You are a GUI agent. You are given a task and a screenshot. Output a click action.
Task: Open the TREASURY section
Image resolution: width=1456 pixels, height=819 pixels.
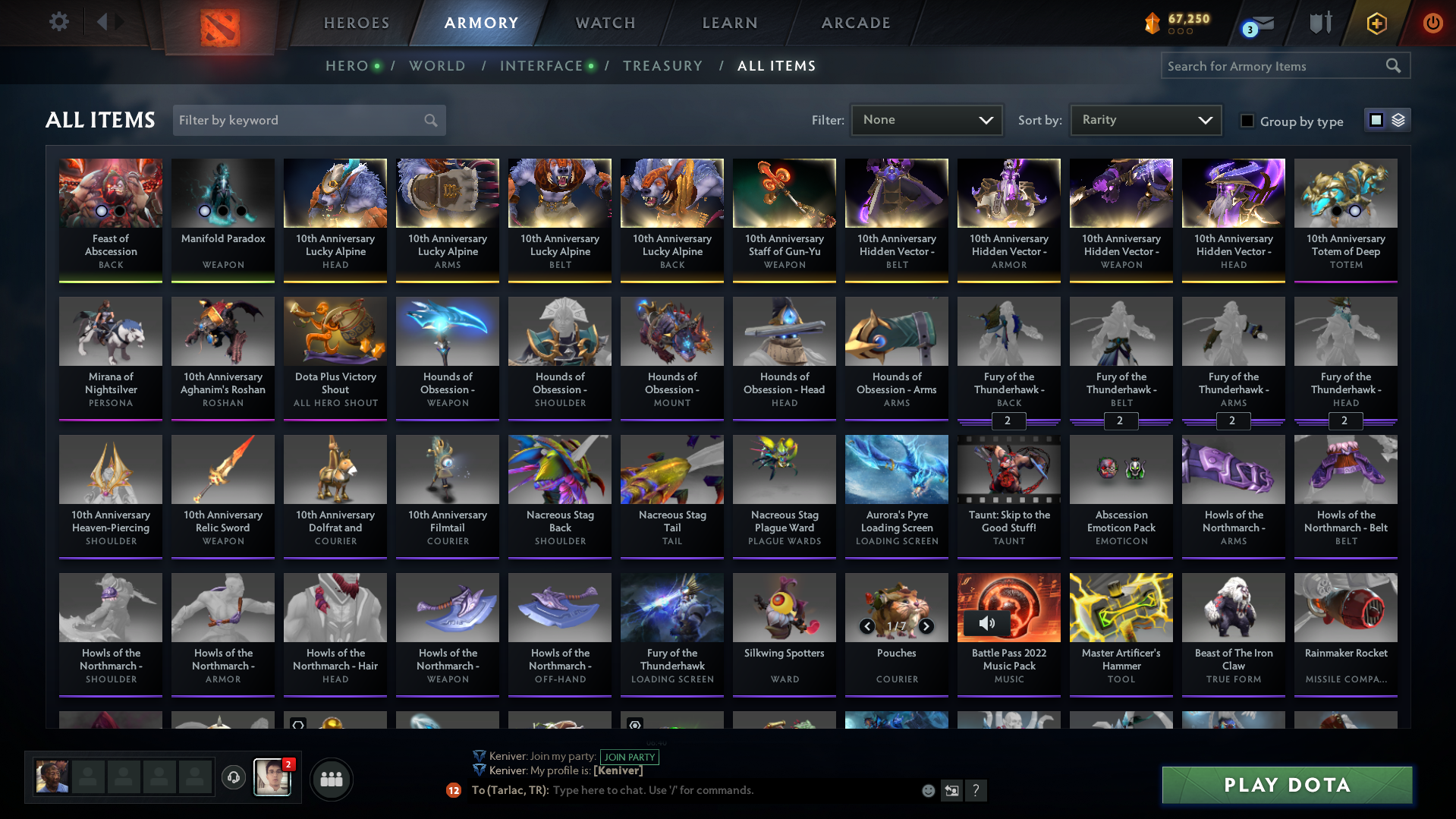(x=662, y=66)
